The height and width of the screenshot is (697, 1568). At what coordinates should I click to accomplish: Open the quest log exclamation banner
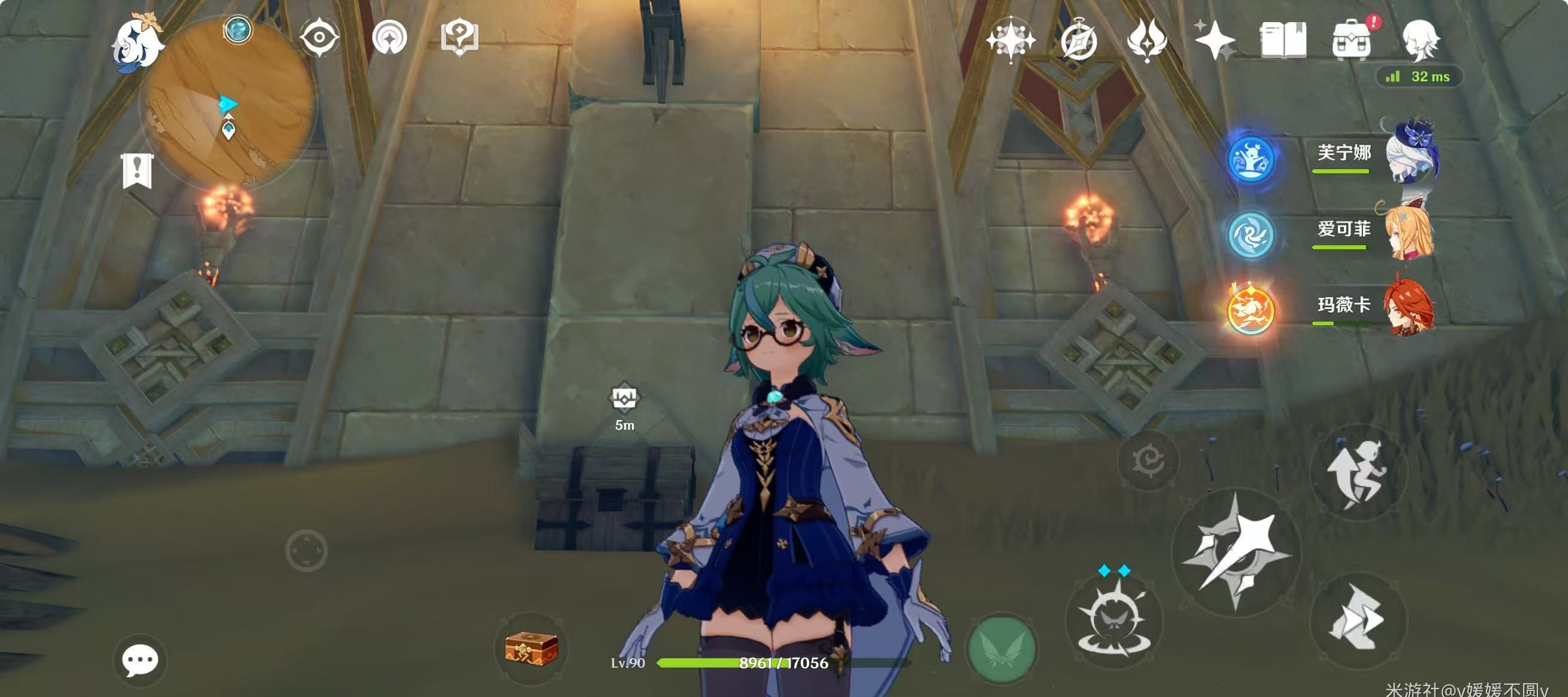click(x=138, y=170)
